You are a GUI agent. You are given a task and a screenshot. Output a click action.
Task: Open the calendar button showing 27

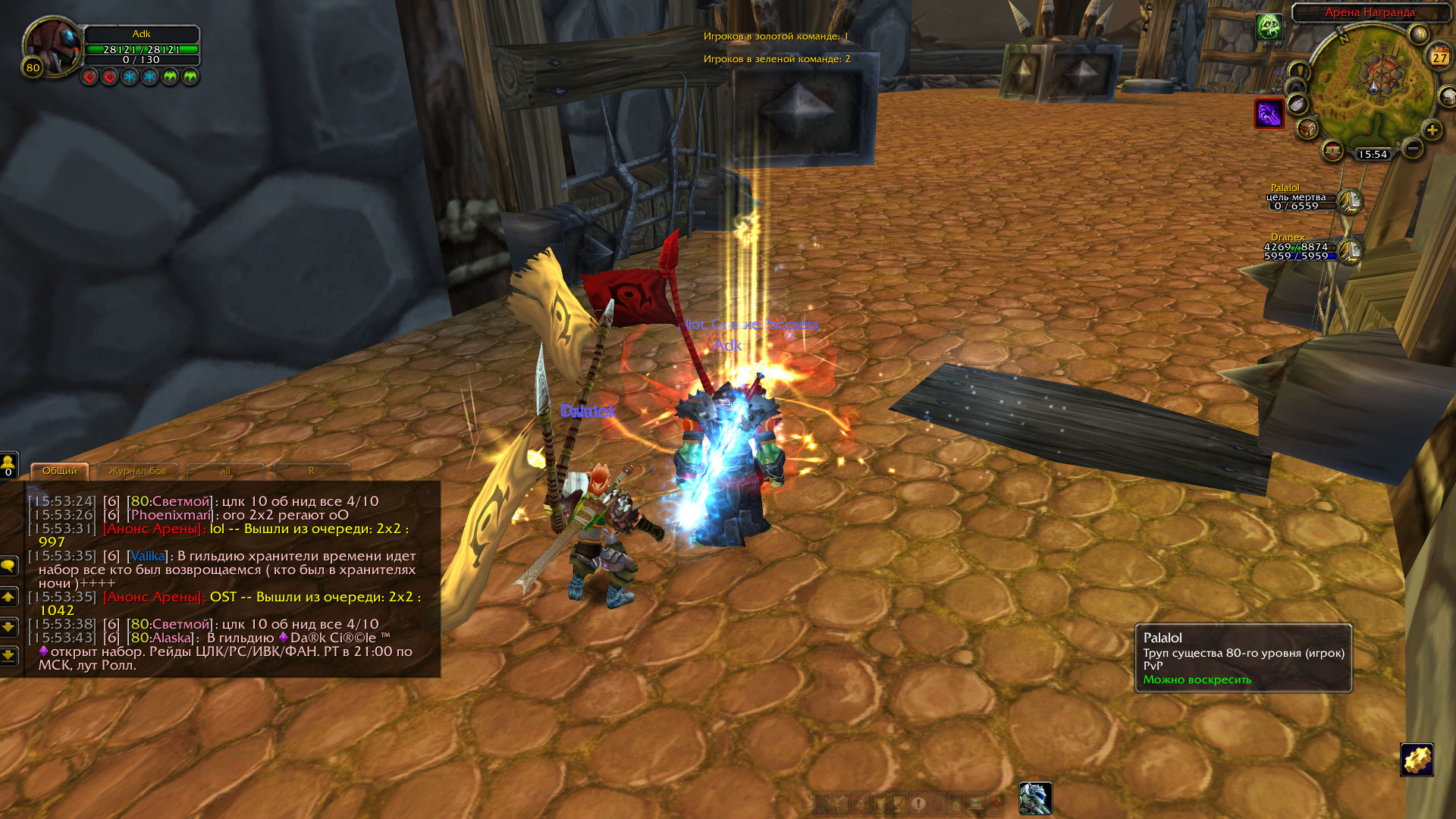click(1439, 57)
